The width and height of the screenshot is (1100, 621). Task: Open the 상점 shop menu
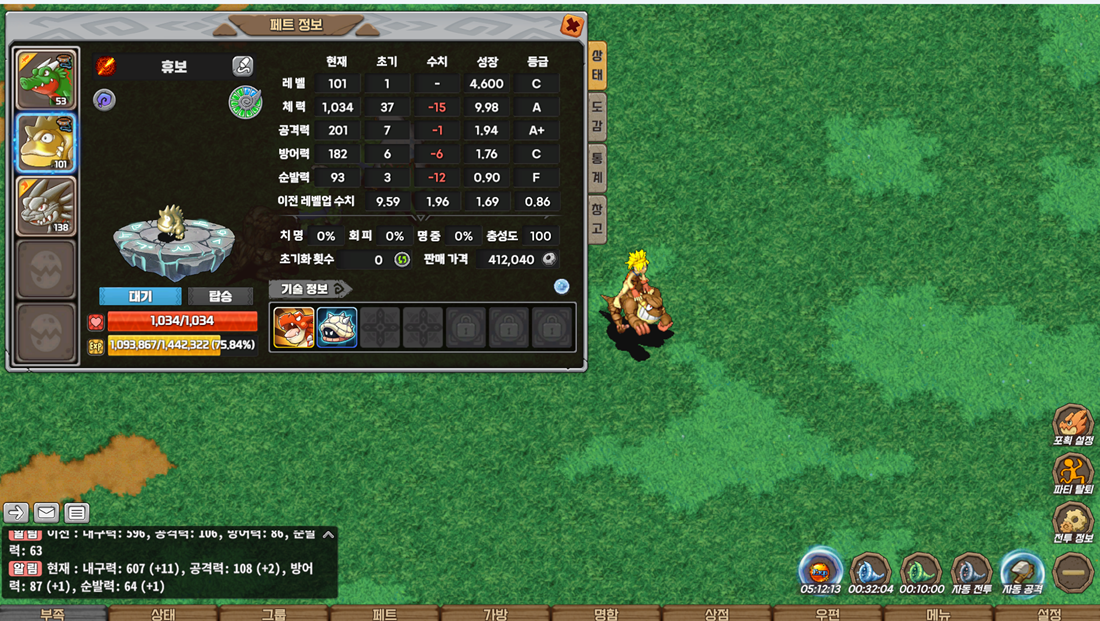point(716,613)
